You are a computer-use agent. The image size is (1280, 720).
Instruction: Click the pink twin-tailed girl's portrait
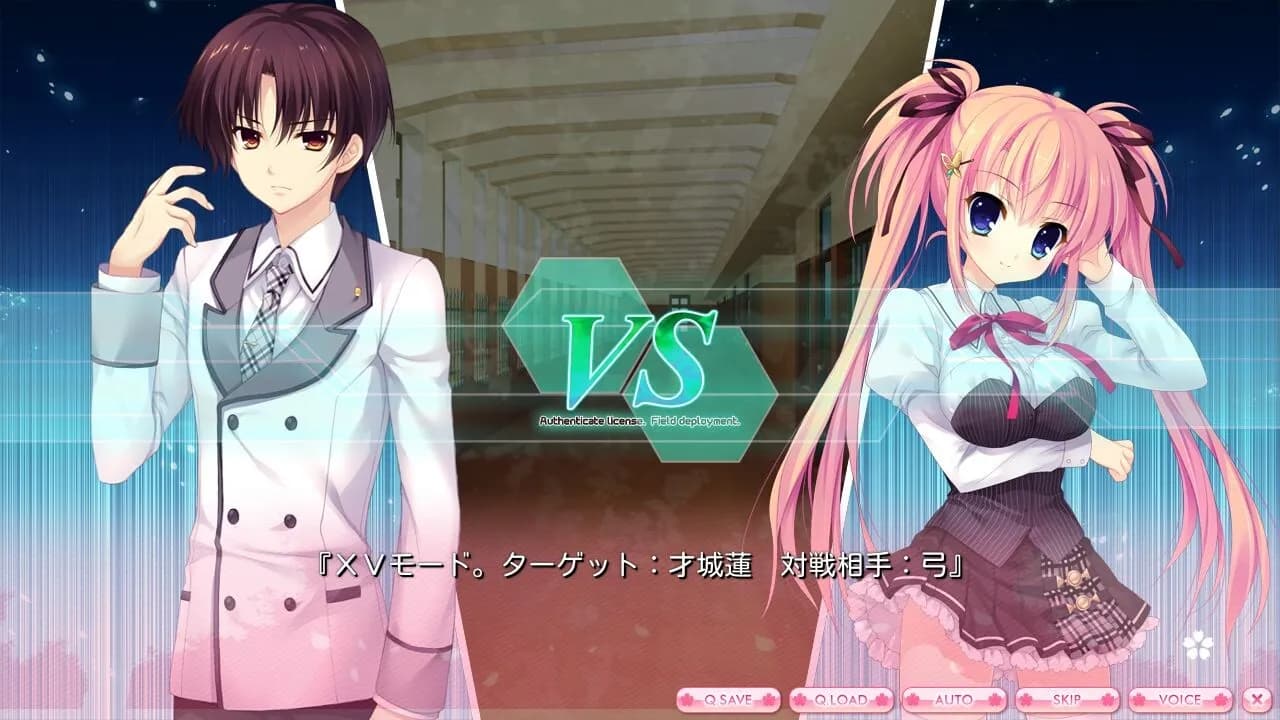[1000, 350]
